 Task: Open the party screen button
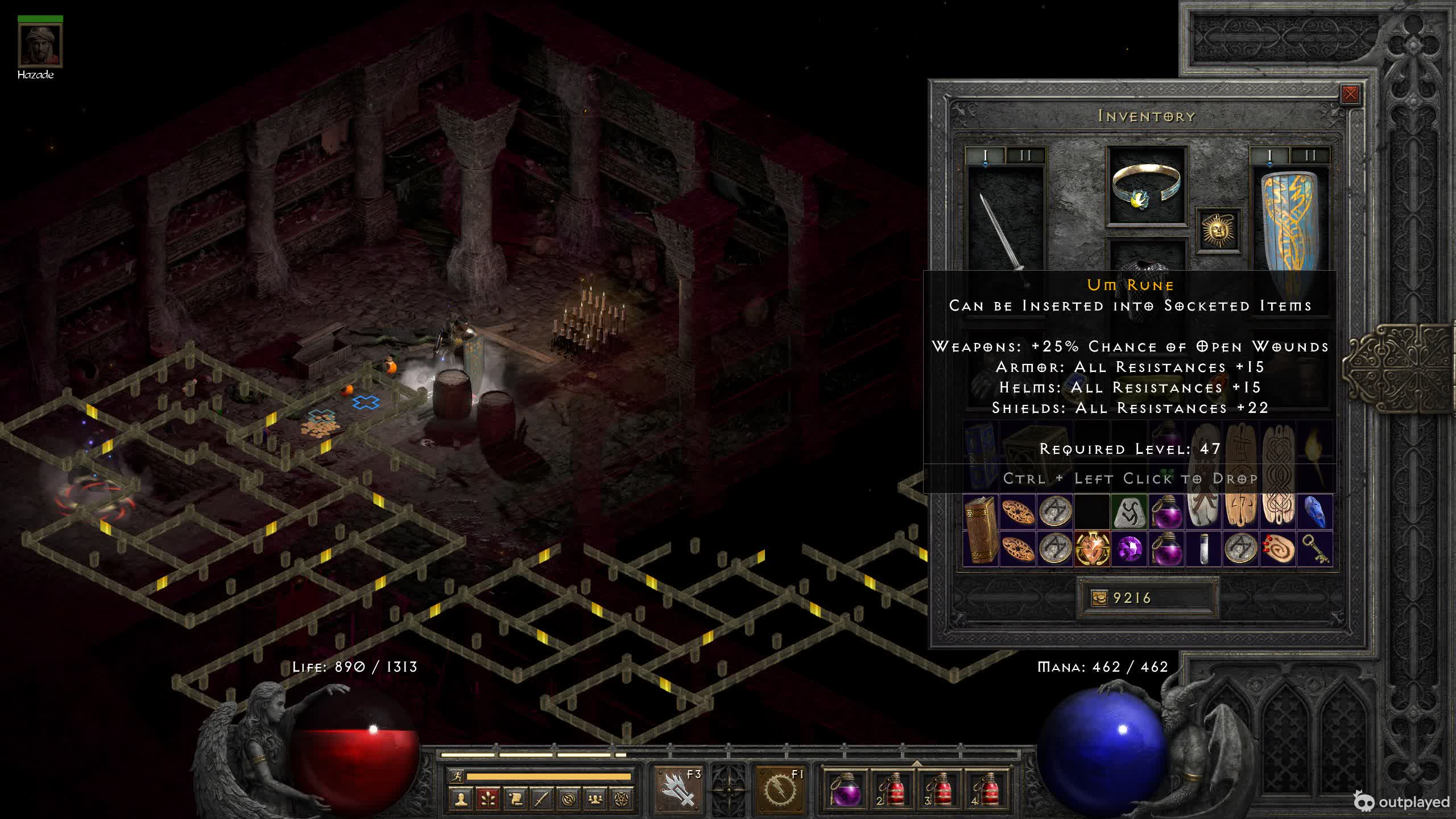(595, 800)
